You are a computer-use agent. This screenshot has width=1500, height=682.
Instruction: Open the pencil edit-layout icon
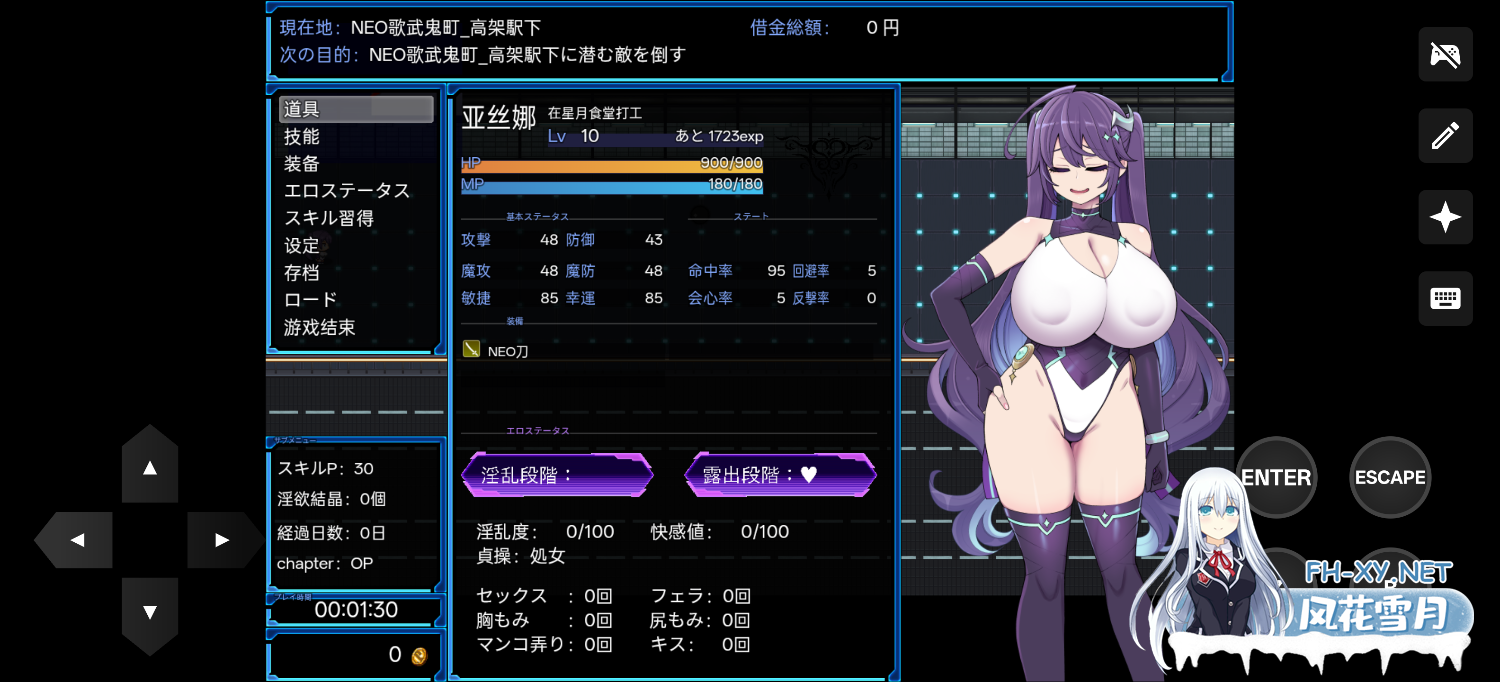pyautogui.click(x=1445, y=136)
